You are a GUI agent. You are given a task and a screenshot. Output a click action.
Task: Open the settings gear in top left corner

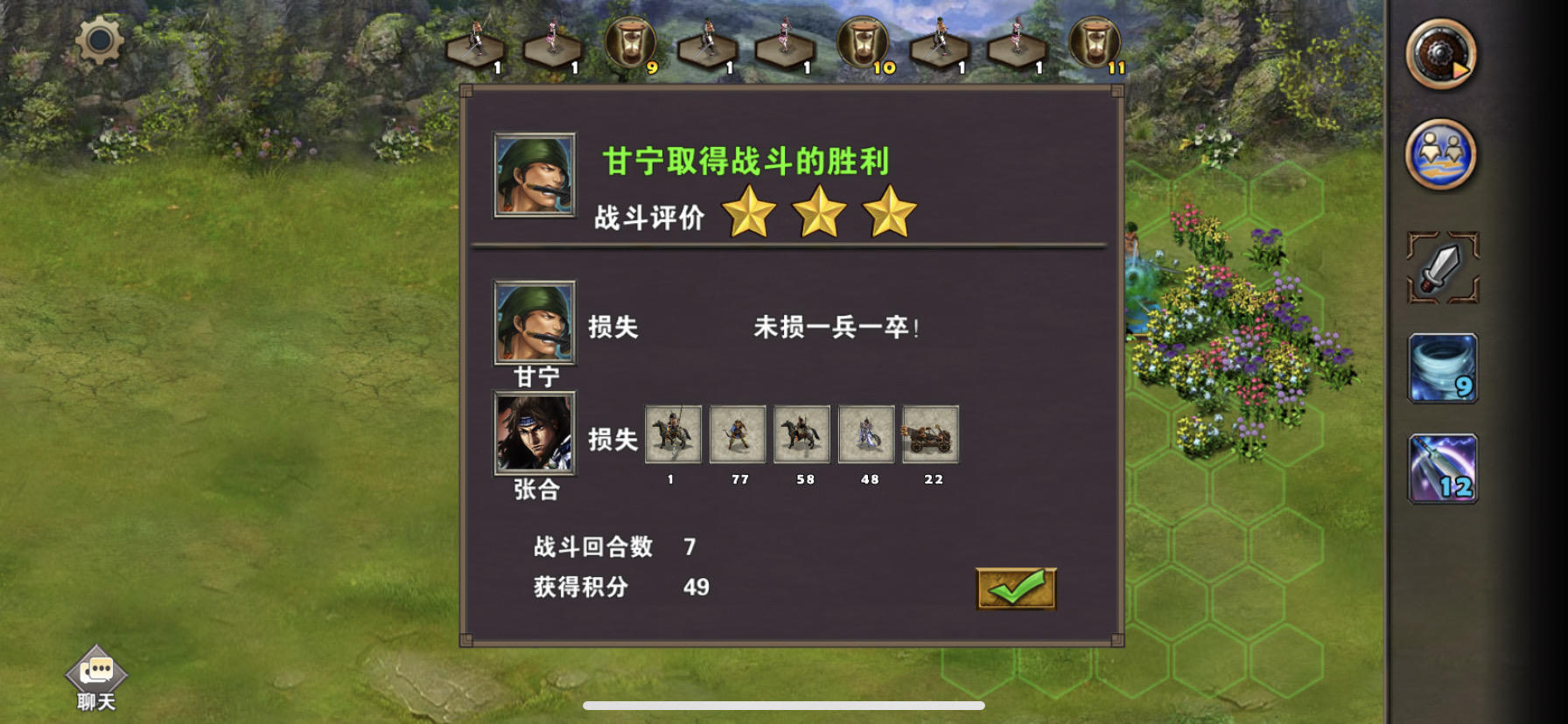(x=98, y=38)
